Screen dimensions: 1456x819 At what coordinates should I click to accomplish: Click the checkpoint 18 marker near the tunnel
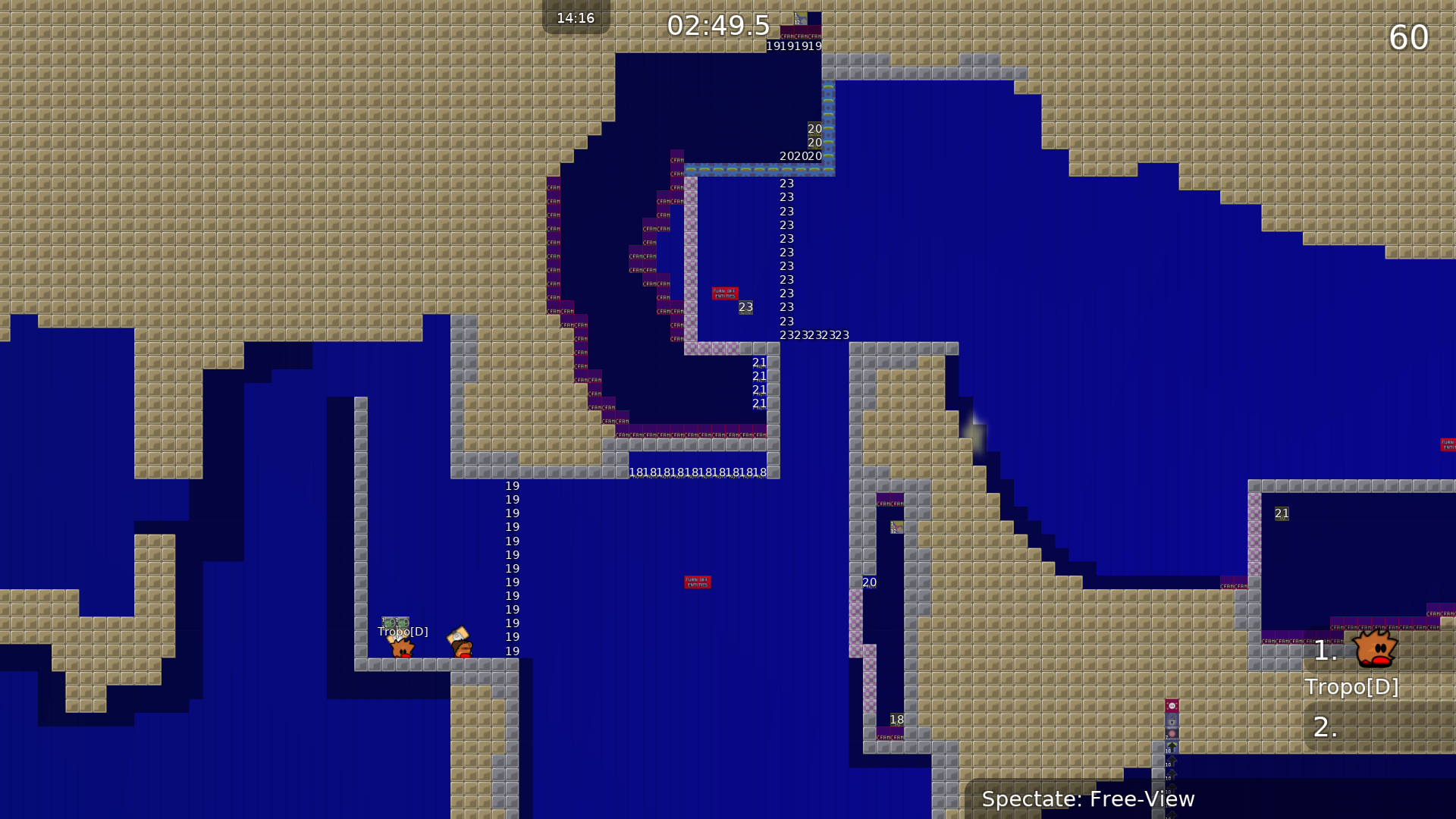coord(896,719)
